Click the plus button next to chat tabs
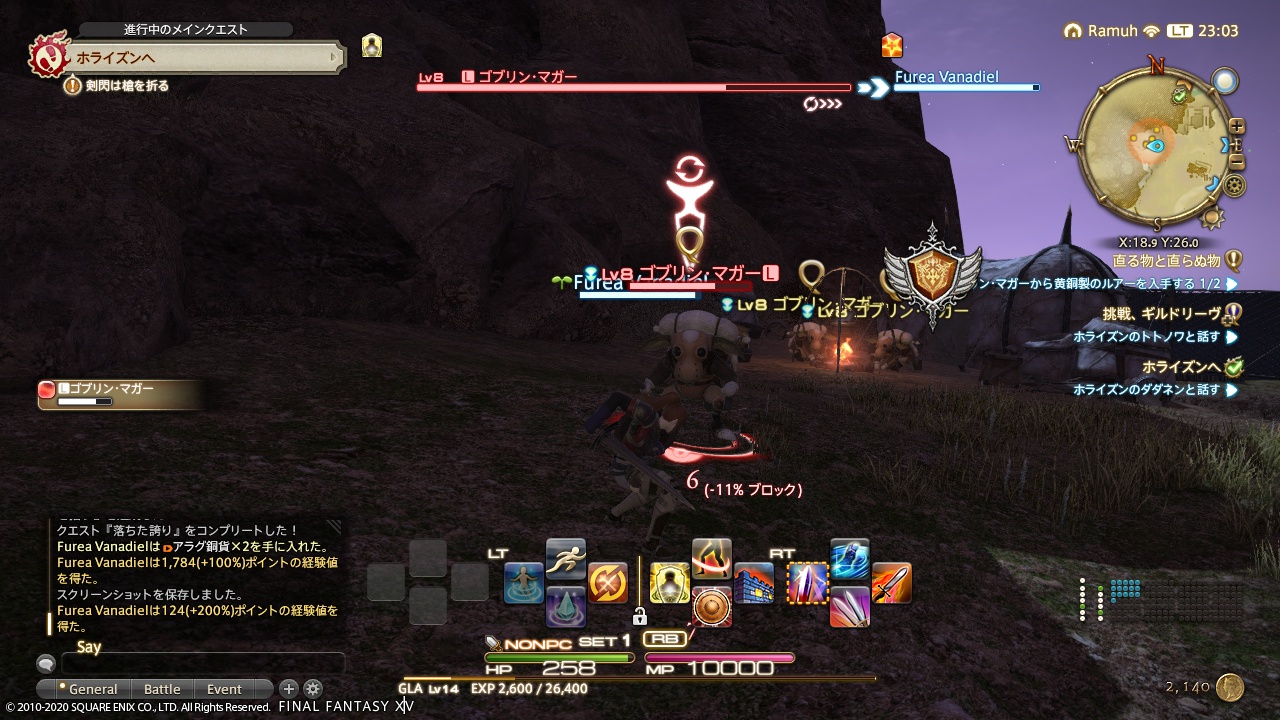Screen dimensions: 1280x720 (x=289, y=689)
